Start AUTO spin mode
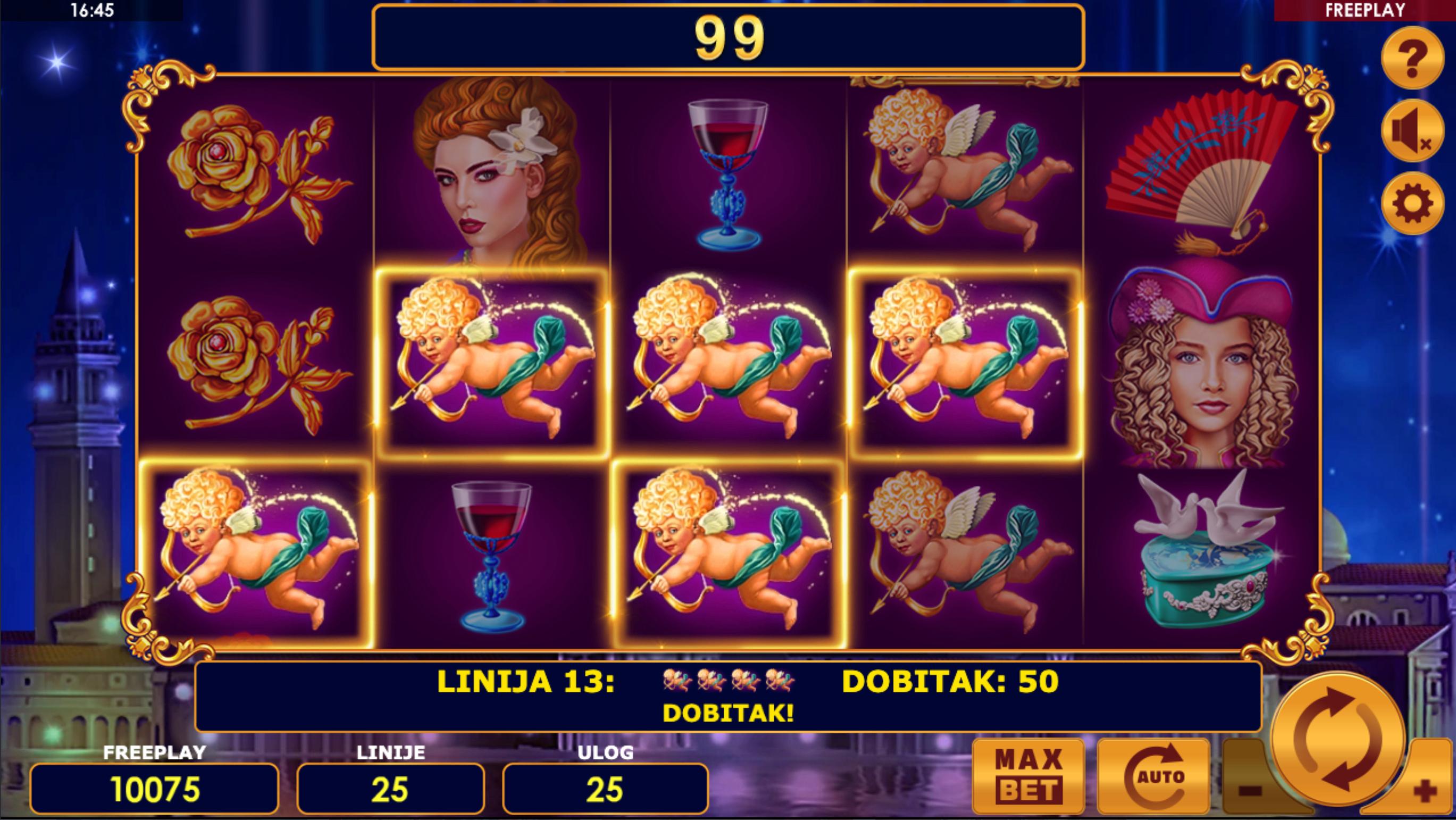 1153,776
